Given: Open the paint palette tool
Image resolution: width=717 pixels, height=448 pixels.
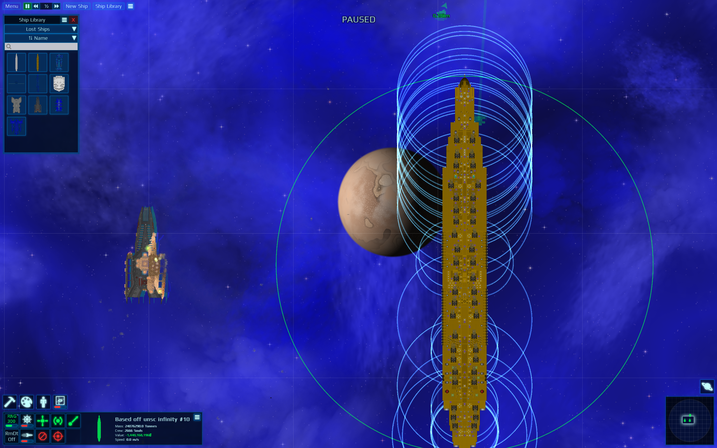Looking at the screenshot, I should [x=27, y=401].
